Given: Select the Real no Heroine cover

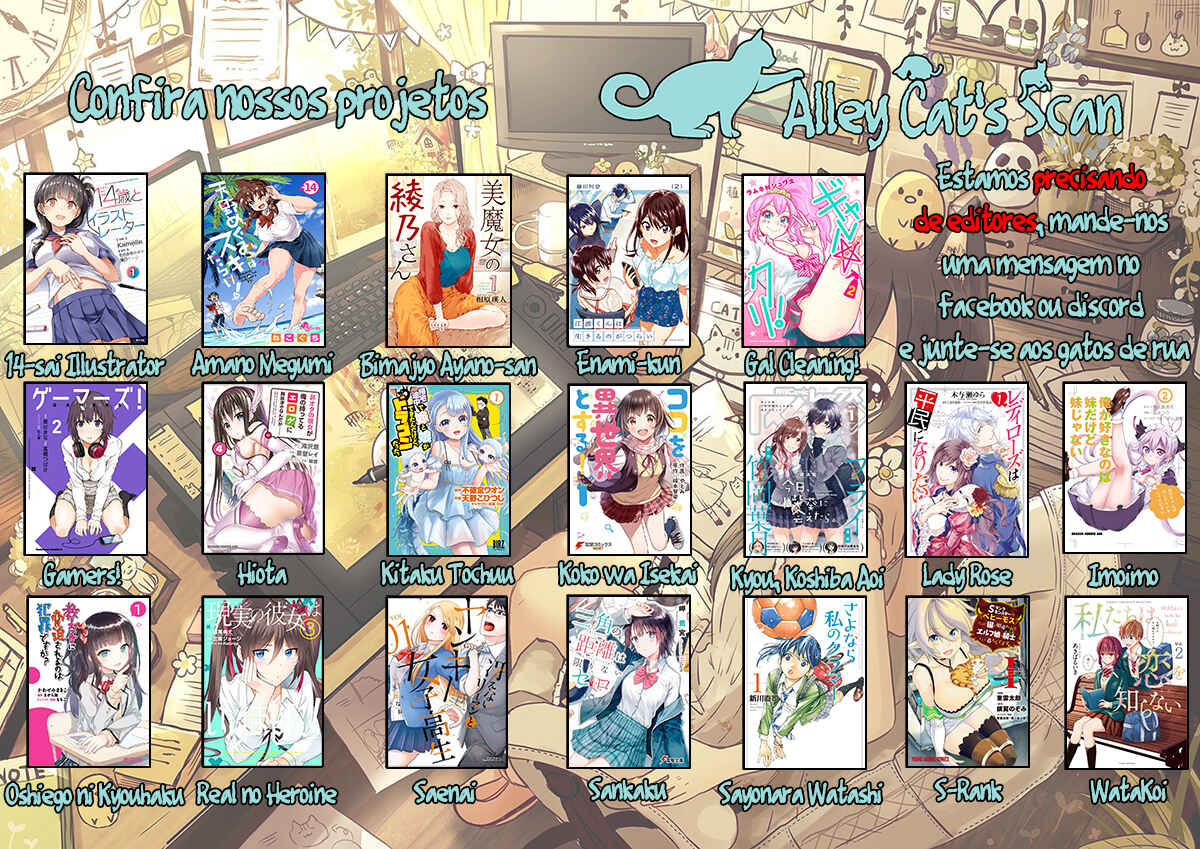Looking at the screenshot, I should coord(263,682).
